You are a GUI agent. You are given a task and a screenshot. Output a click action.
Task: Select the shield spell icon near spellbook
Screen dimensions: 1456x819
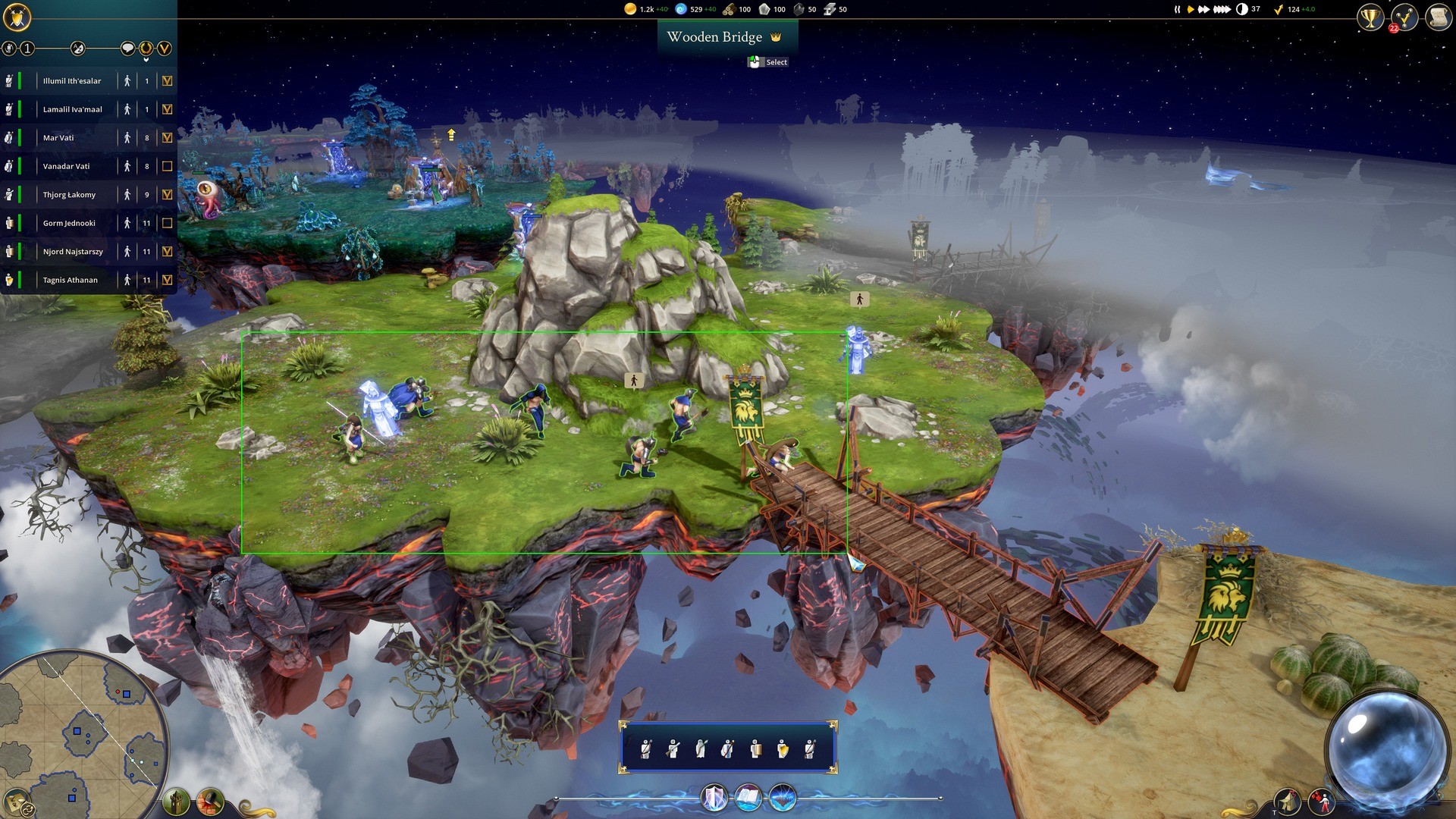click(713, 797)
